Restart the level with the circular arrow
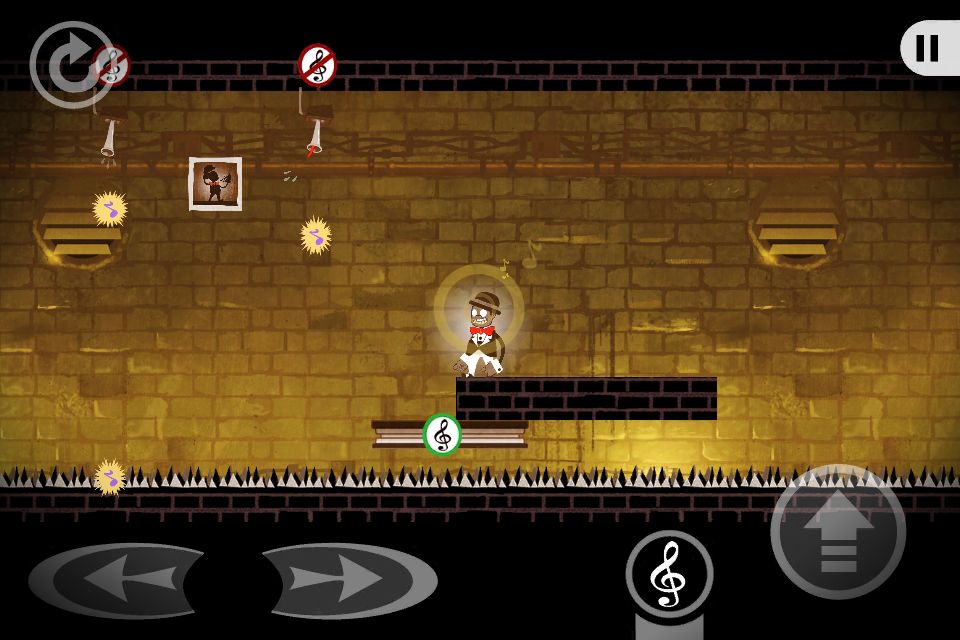Screen dimensions: 960x640 point(70,64)
